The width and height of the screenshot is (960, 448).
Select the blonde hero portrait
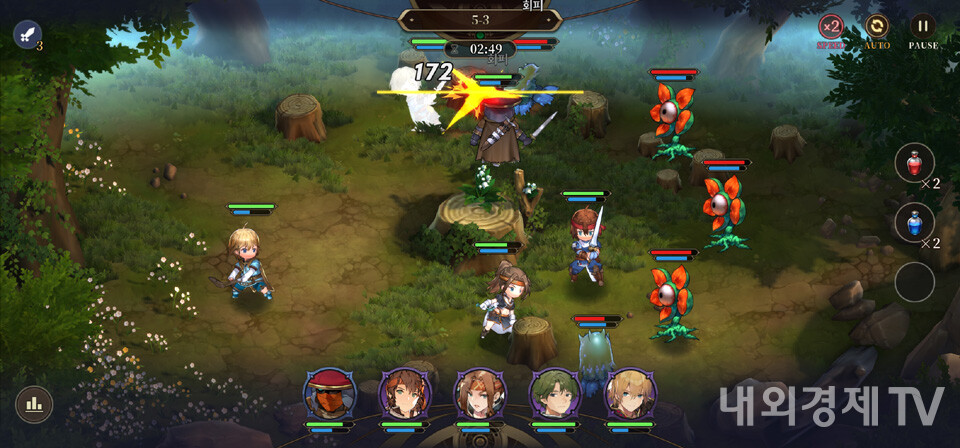tap(630, 394)
